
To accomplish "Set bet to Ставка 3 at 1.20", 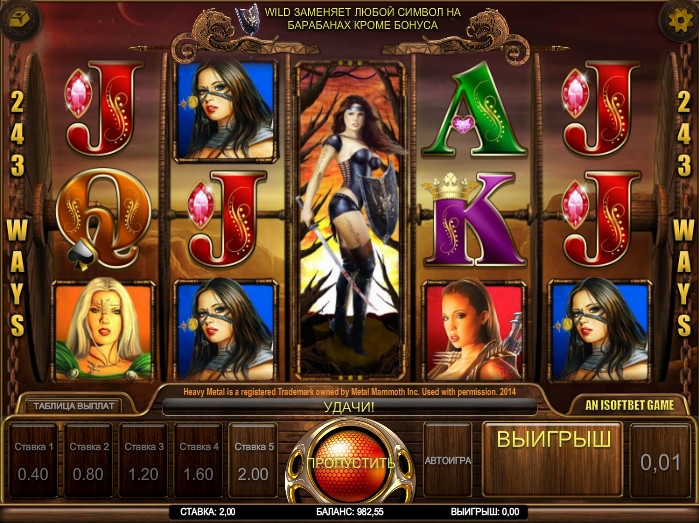I will (x=143, y=460).
